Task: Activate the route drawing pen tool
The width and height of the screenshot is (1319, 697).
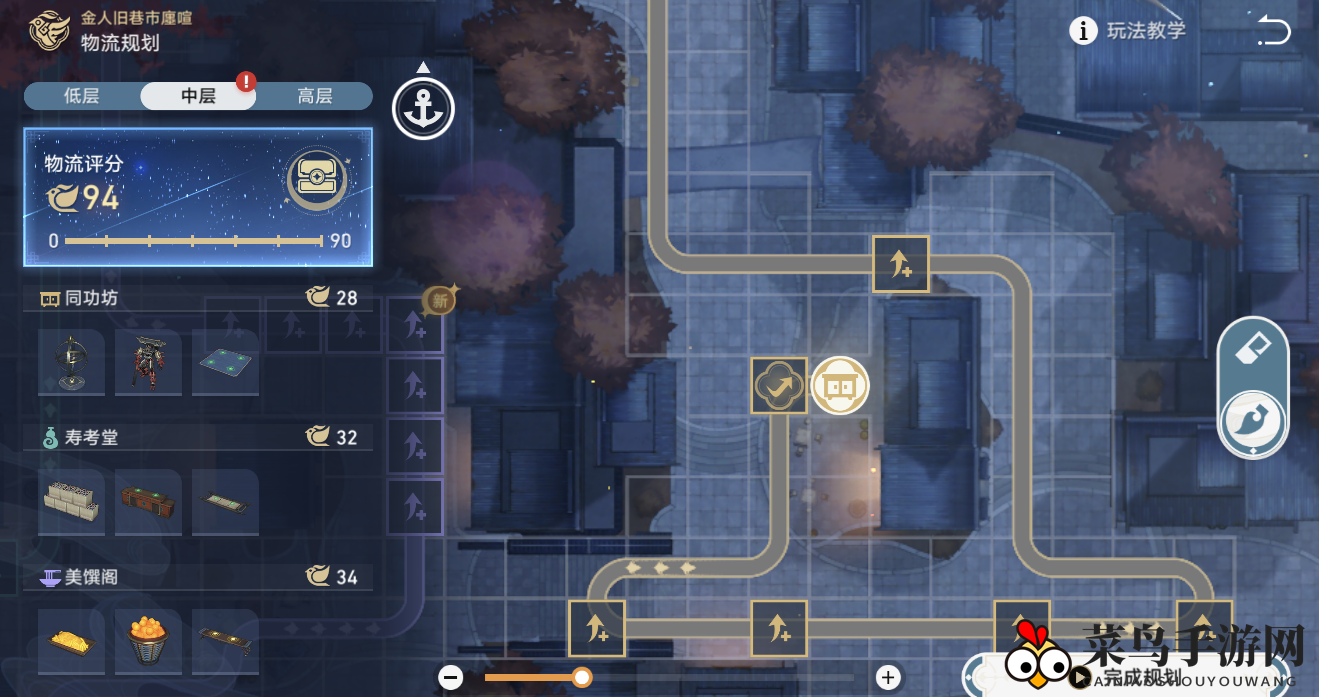Action: click(x=1253, y=421)
